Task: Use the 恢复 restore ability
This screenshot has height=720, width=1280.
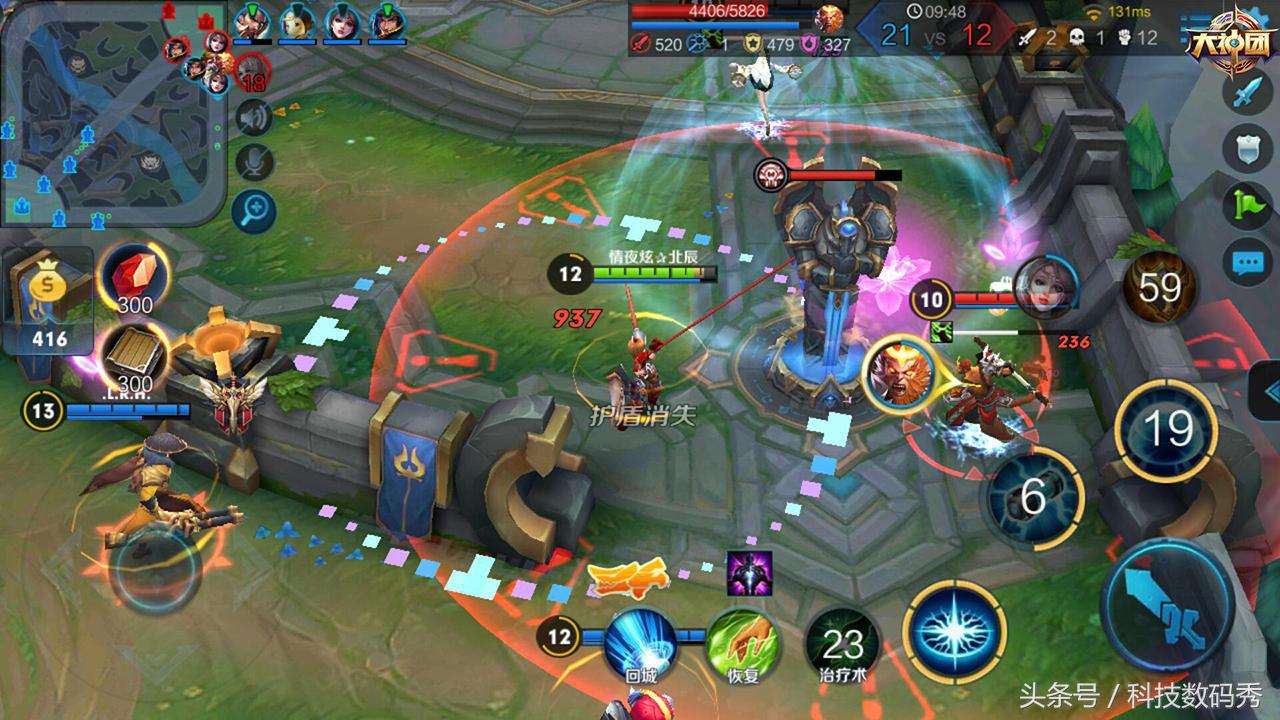Action: [743, 645]
